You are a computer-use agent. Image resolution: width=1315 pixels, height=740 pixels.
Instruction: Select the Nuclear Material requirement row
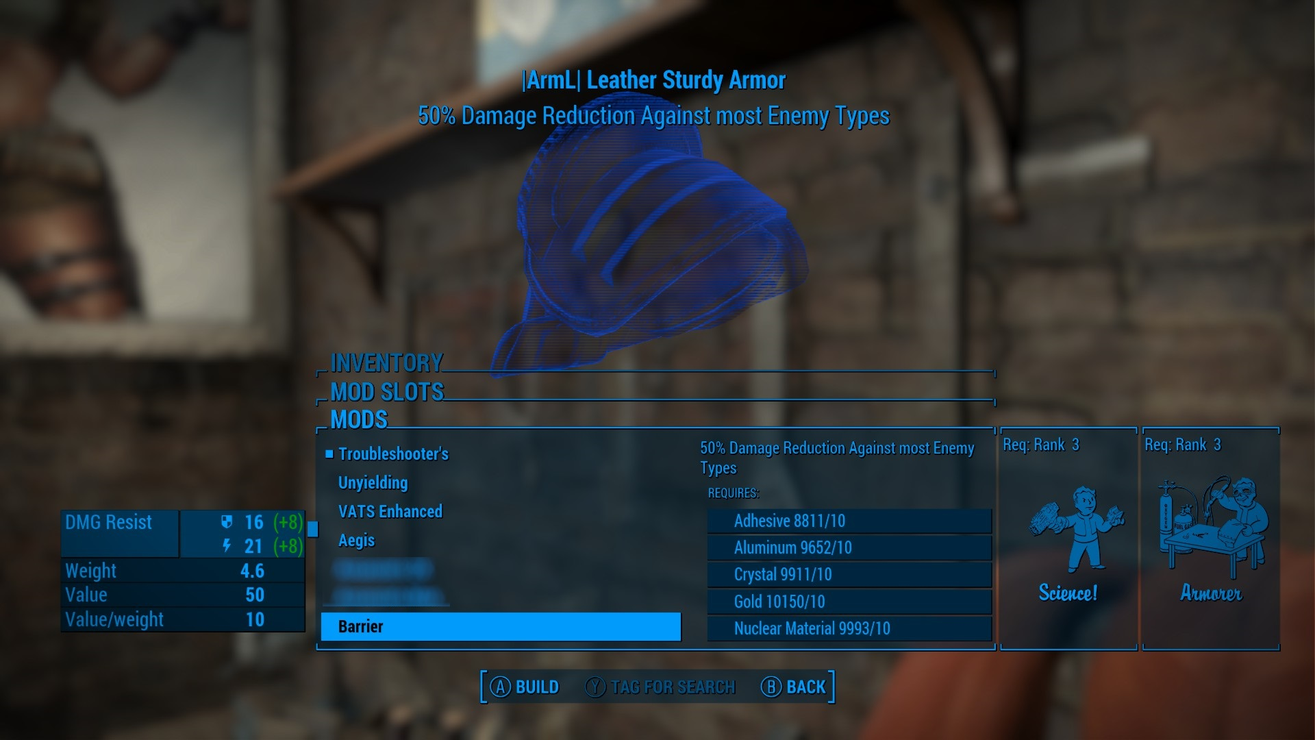[849, 629]
